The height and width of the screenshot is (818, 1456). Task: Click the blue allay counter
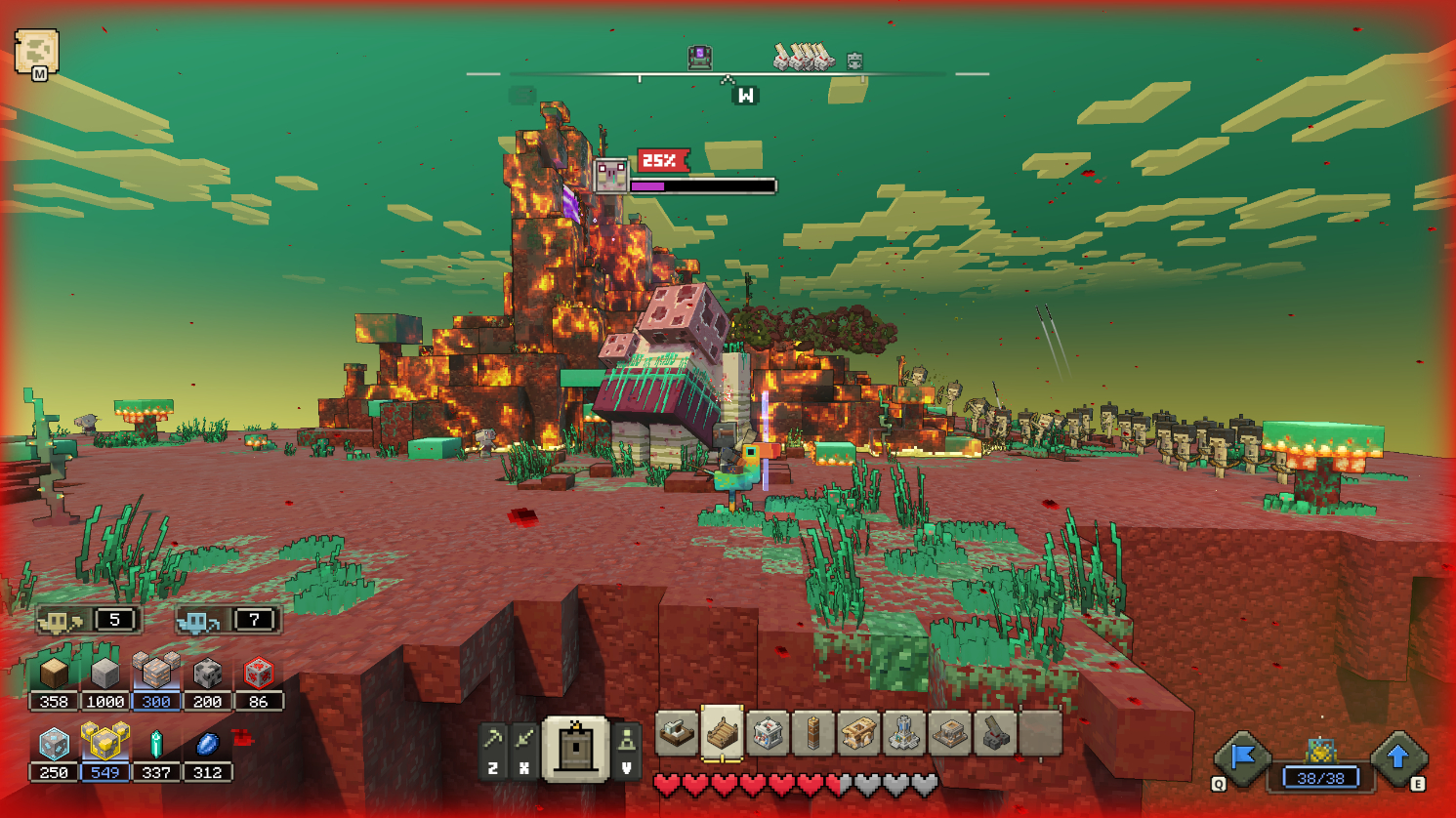[x=229, y=620]
